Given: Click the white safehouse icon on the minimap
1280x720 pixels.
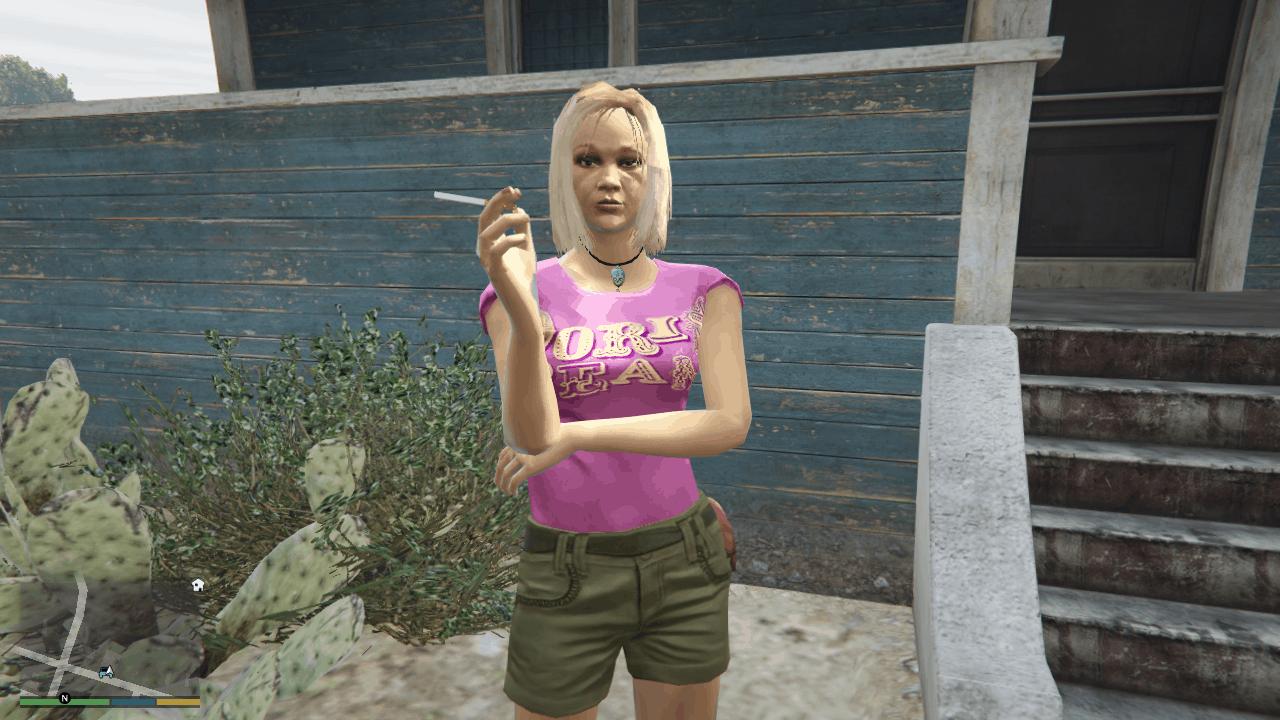Looking at the screenshot, I should tap(197, 585).
